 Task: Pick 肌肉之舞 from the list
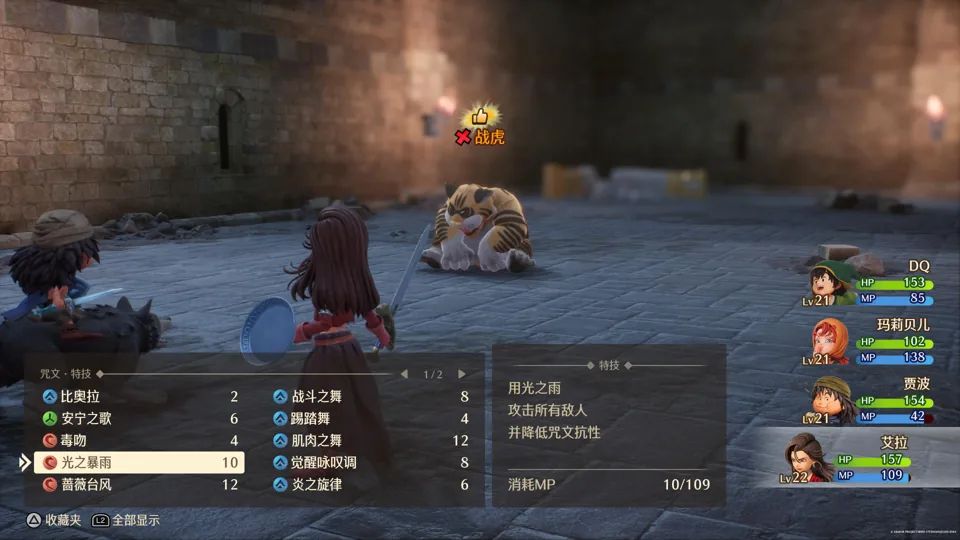pyautogui.click(x=370, y=440)
